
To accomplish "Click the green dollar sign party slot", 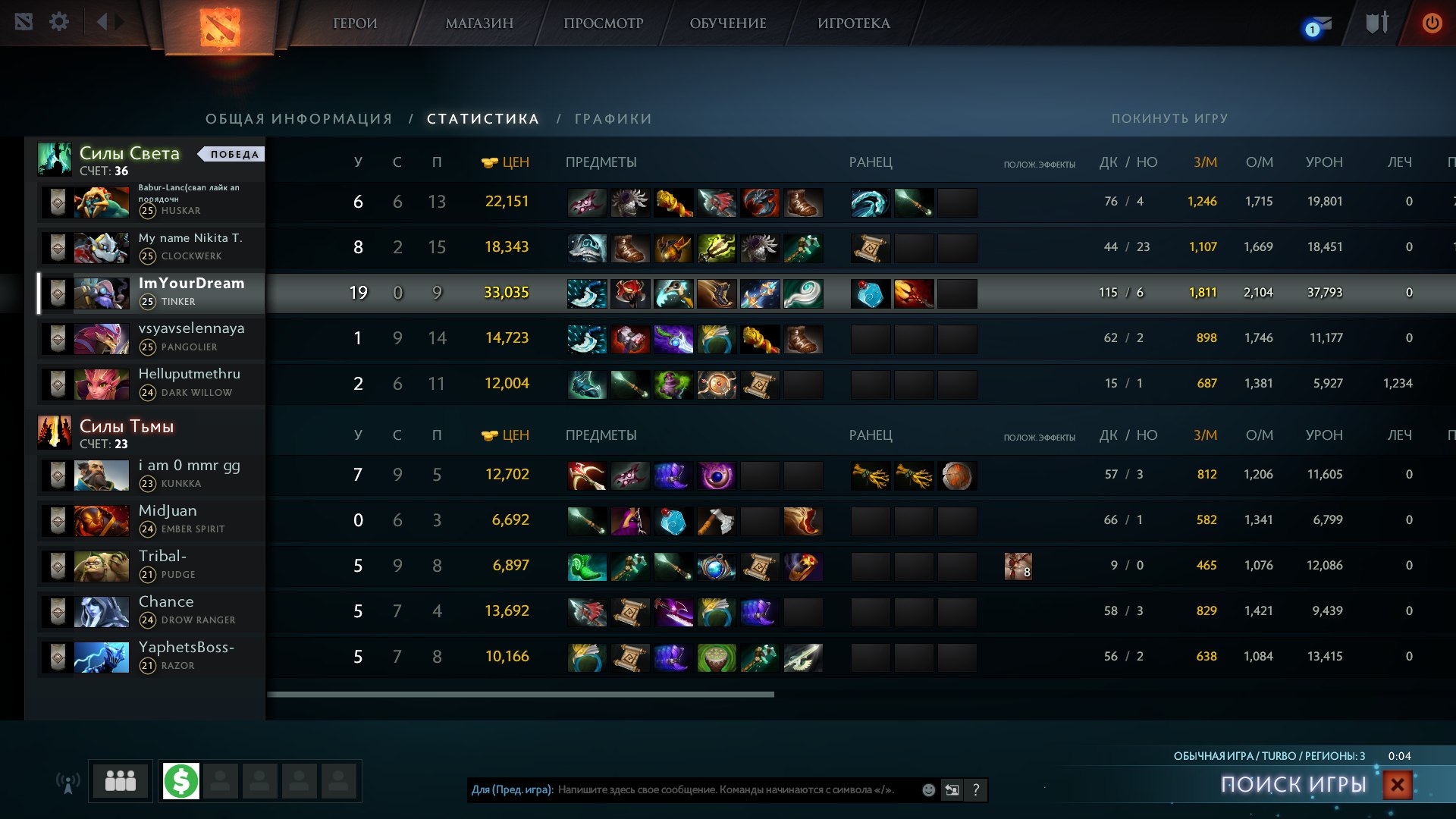I will [x=181, y=780].
